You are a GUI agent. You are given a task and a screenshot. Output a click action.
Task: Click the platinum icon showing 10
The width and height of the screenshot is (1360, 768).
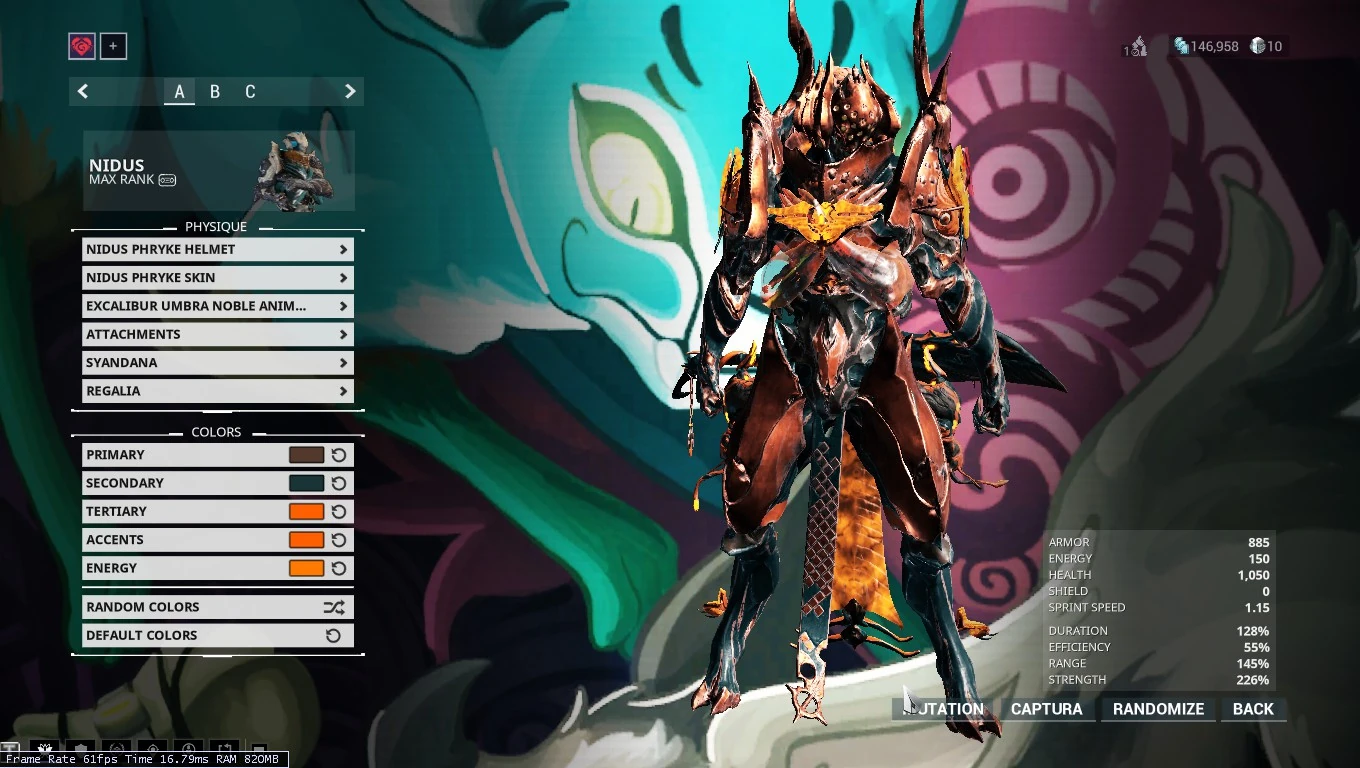click(x=1259, y=46)
